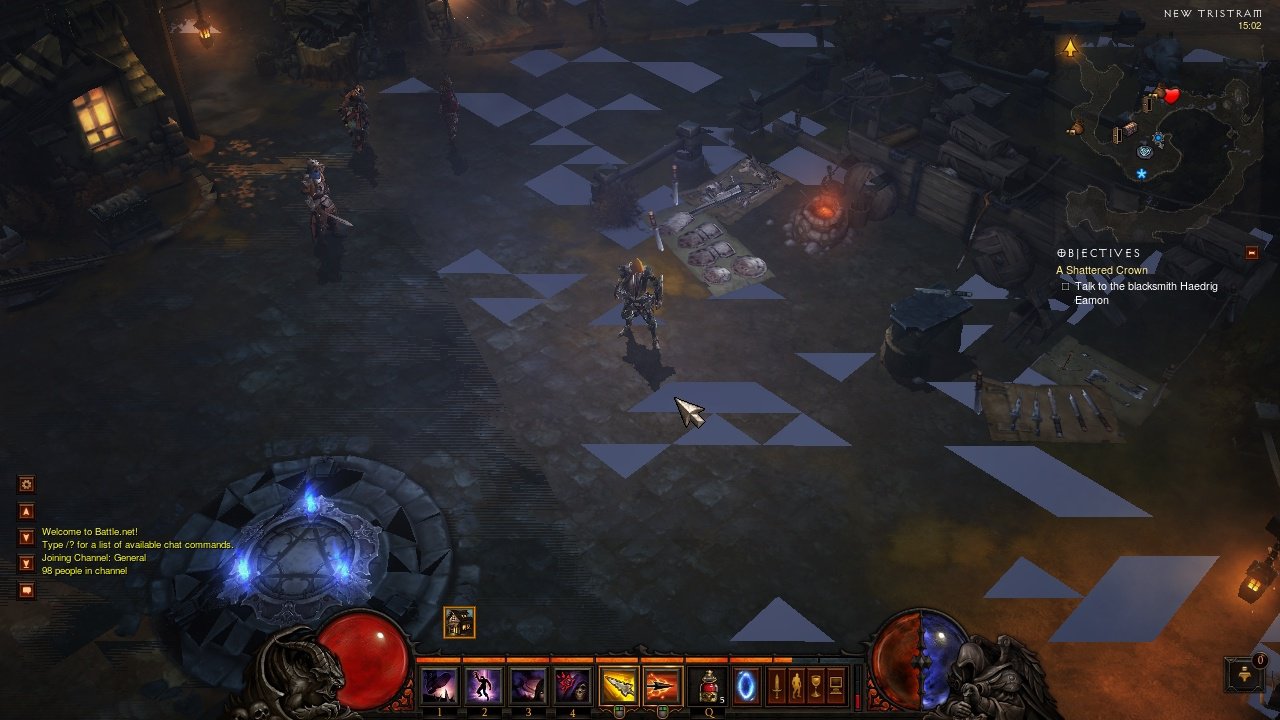This screenshot has width=1280, height=720.
Task: Open the skills menu sword icon
Action: (x=776, y=686)
